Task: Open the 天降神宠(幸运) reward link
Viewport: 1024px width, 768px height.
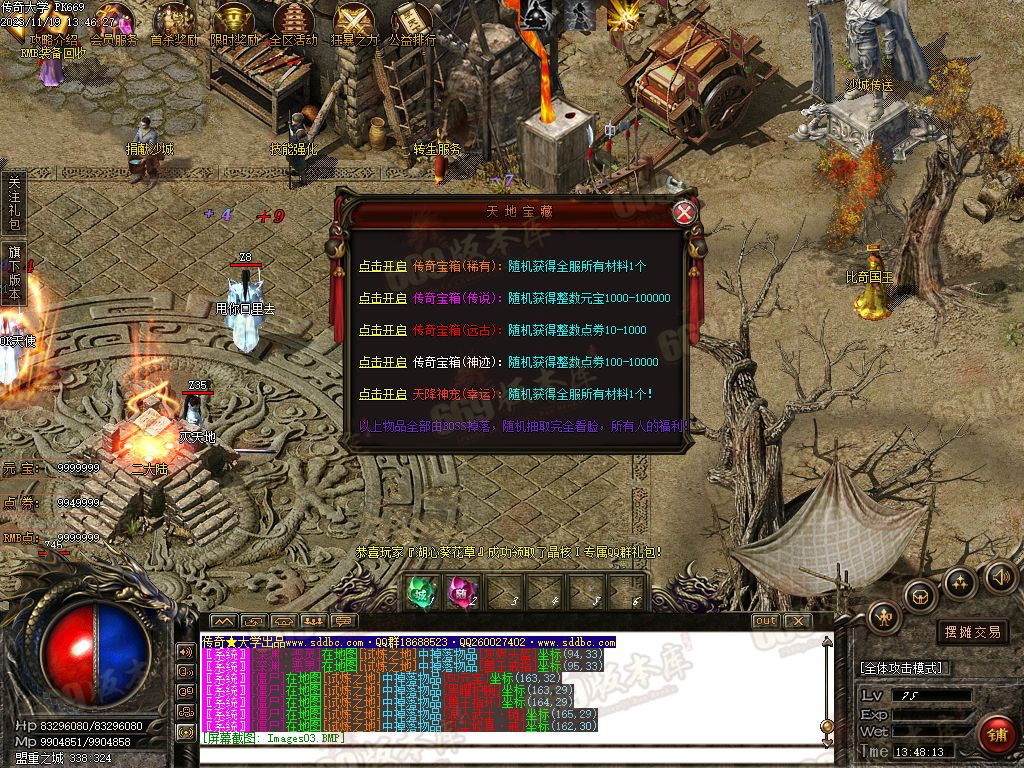Action: pos(383,394)
